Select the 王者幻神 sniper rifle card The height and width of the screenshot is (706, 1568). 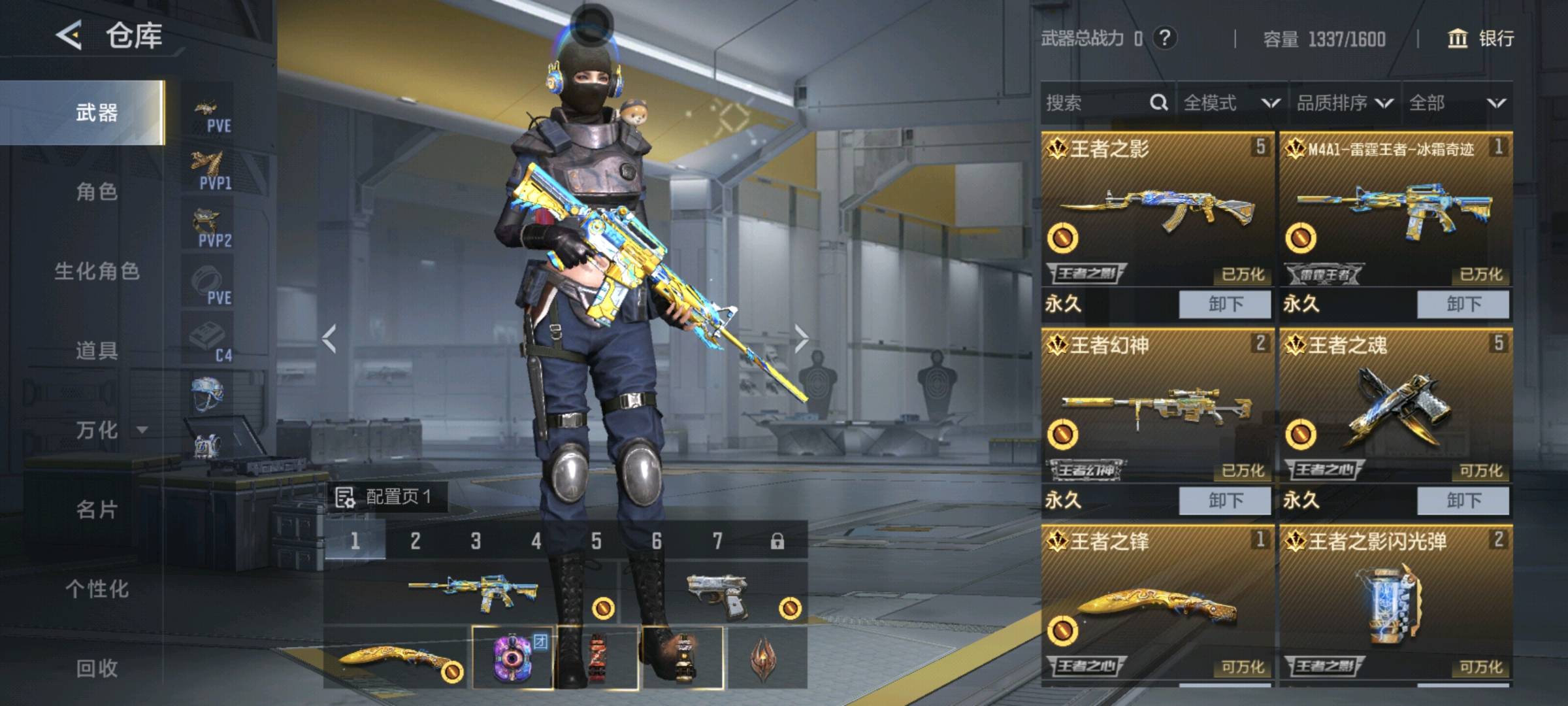(1156, 405)
